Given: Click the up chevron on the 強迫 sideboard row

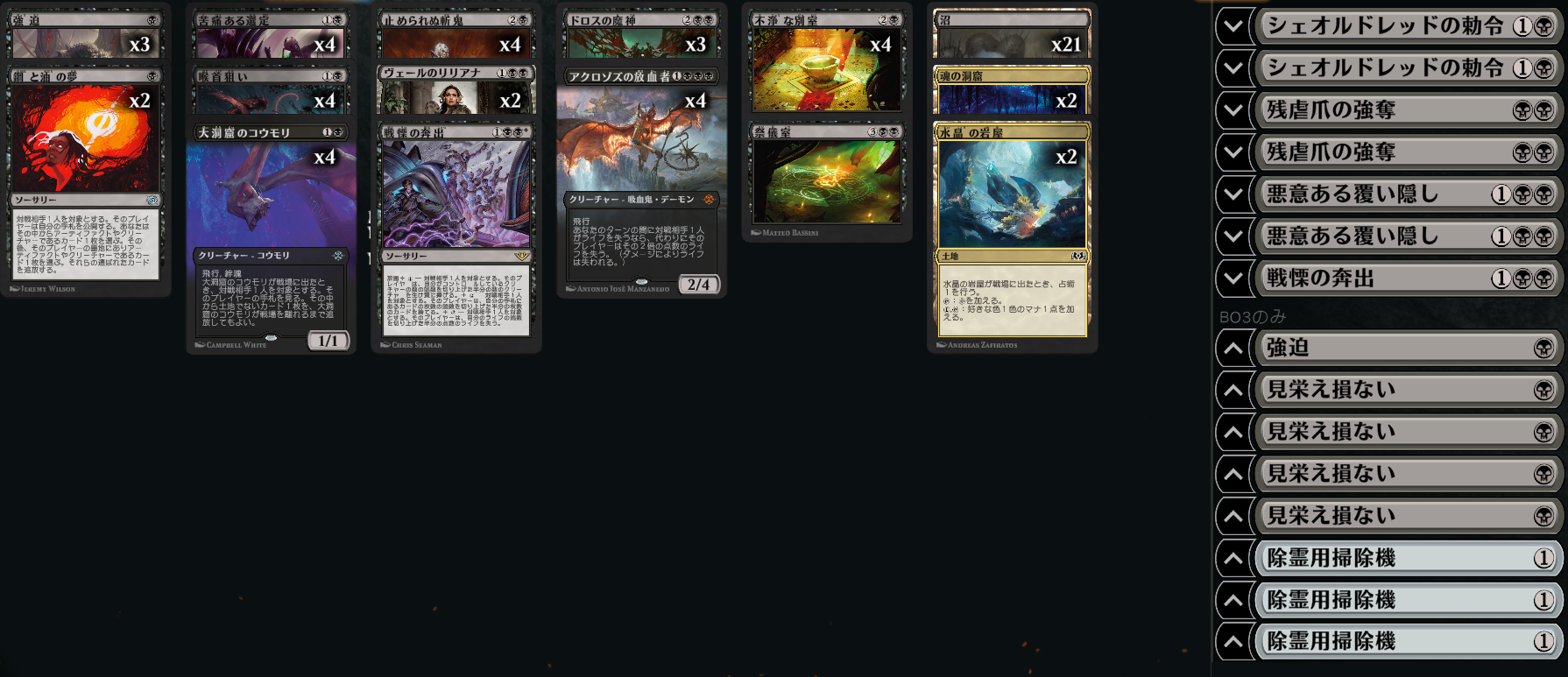Looking at the screenshot, I should click(1233, 348).
